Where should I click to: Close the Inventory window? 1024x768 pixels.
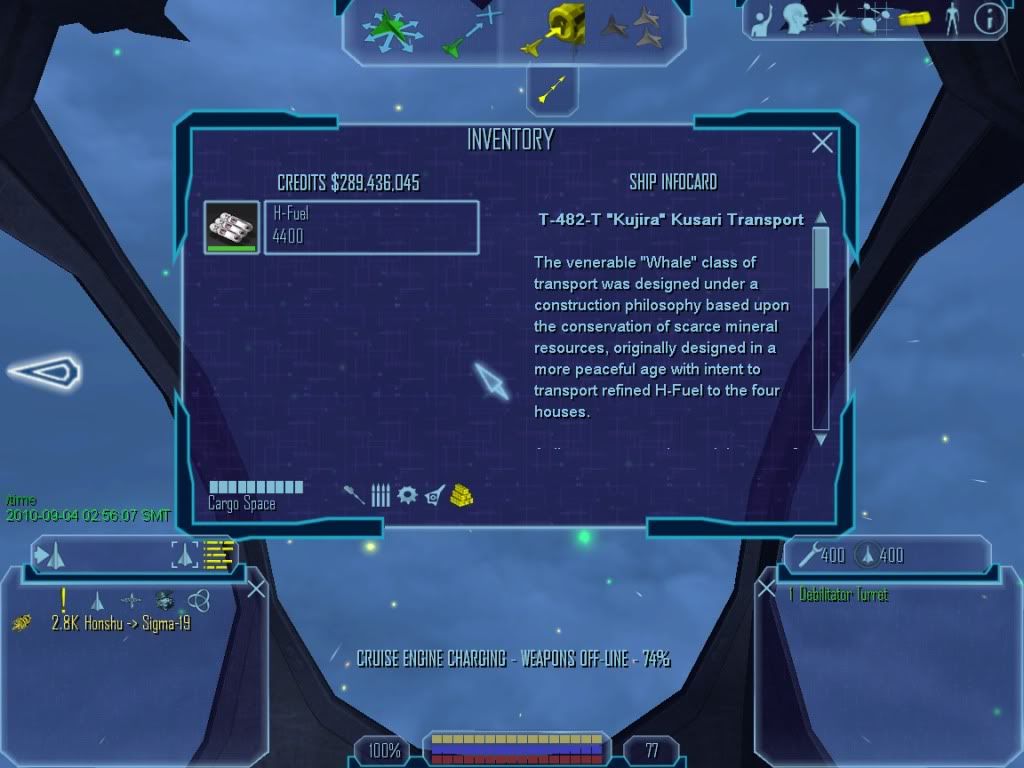click(822, 143)
